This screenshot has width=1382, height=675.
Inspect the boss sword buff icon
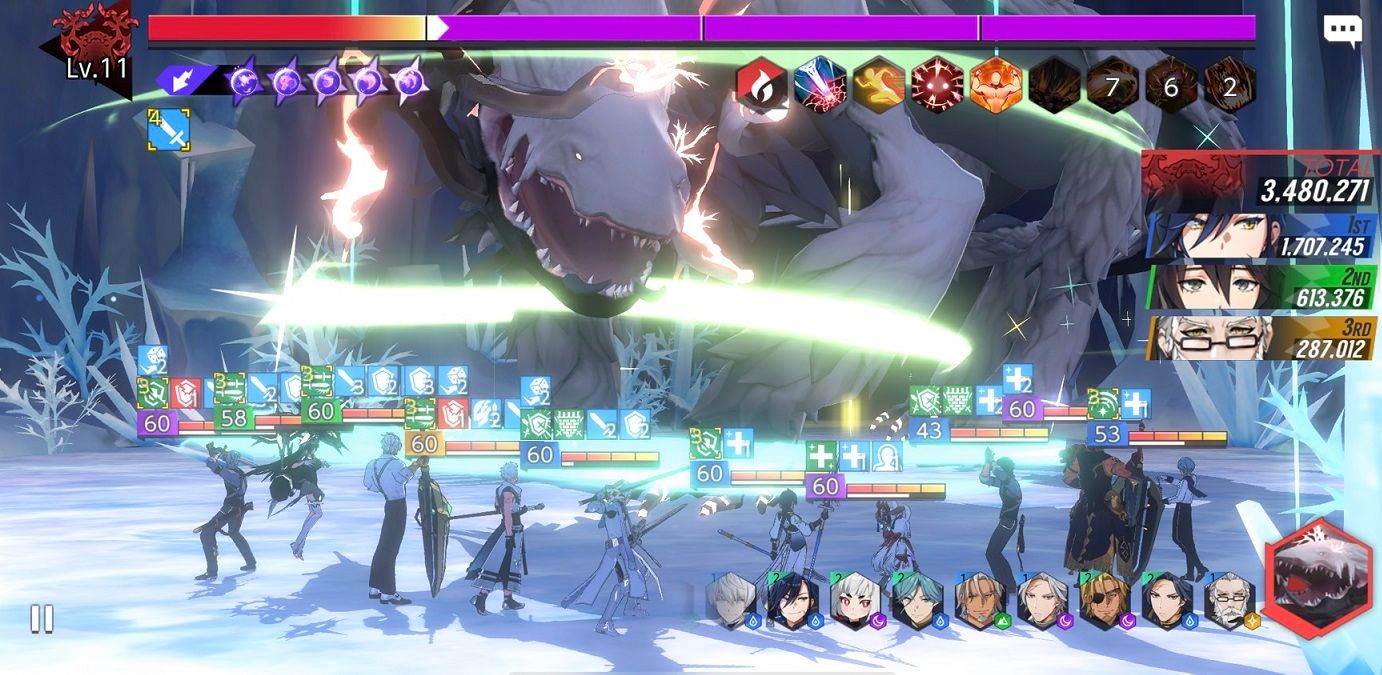(167, 131)
